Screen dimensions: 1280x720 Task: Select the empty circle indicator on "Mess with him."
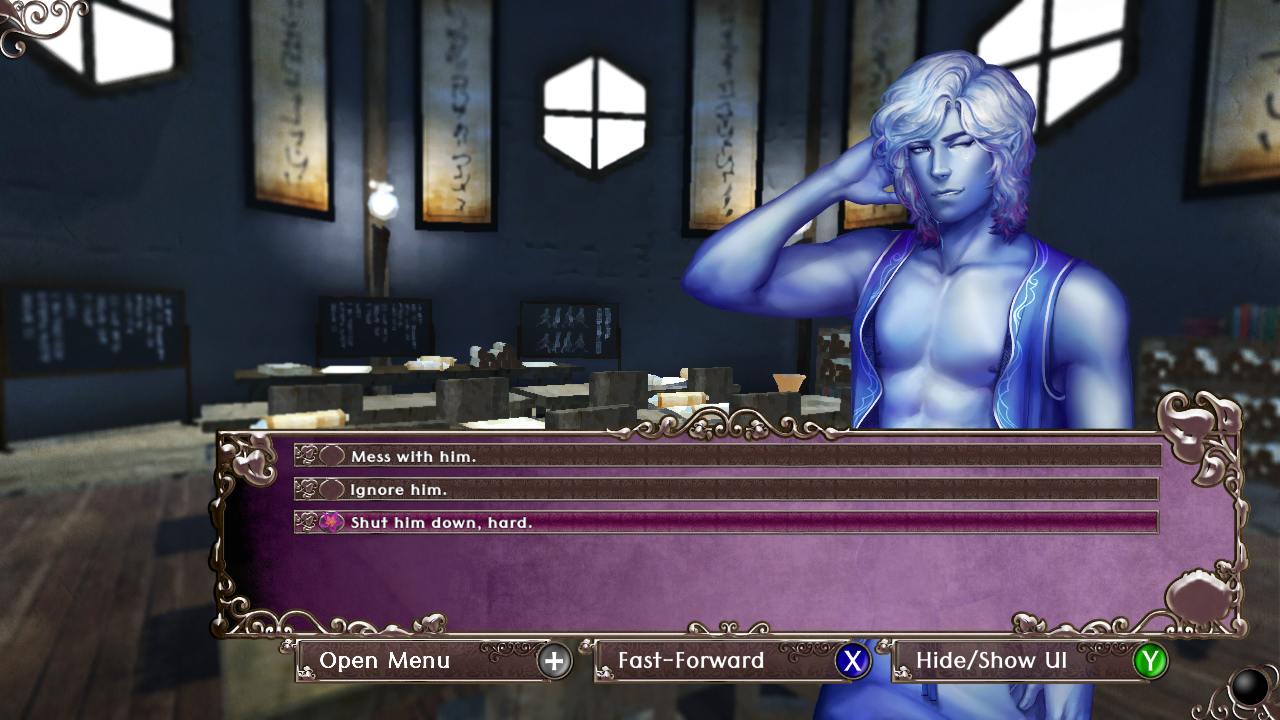click(x=331, y=455)
